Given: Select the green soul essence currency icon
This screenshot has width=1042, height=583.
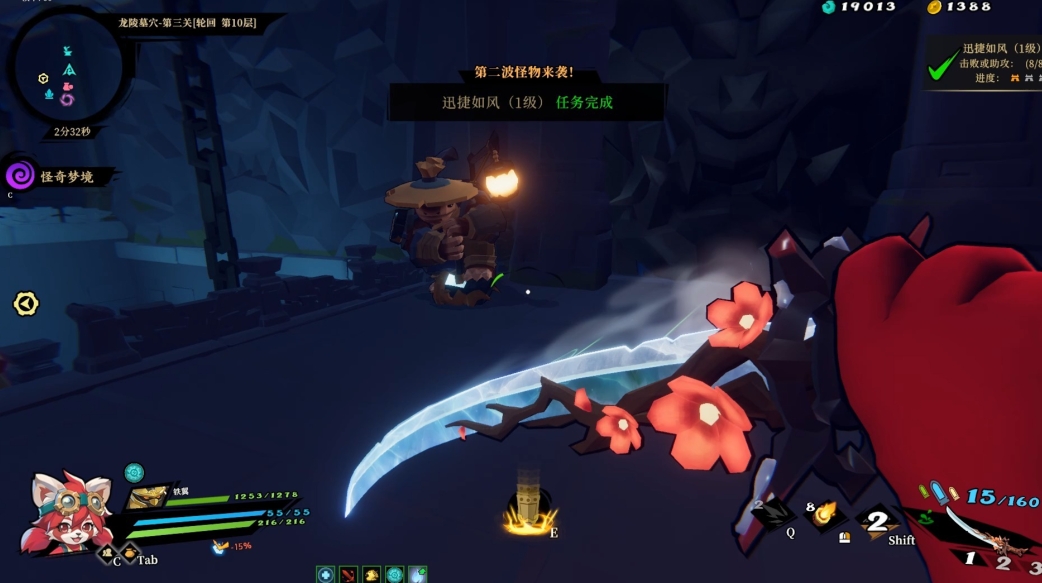Looking at the screenshot, I should [x=828, y=7].
